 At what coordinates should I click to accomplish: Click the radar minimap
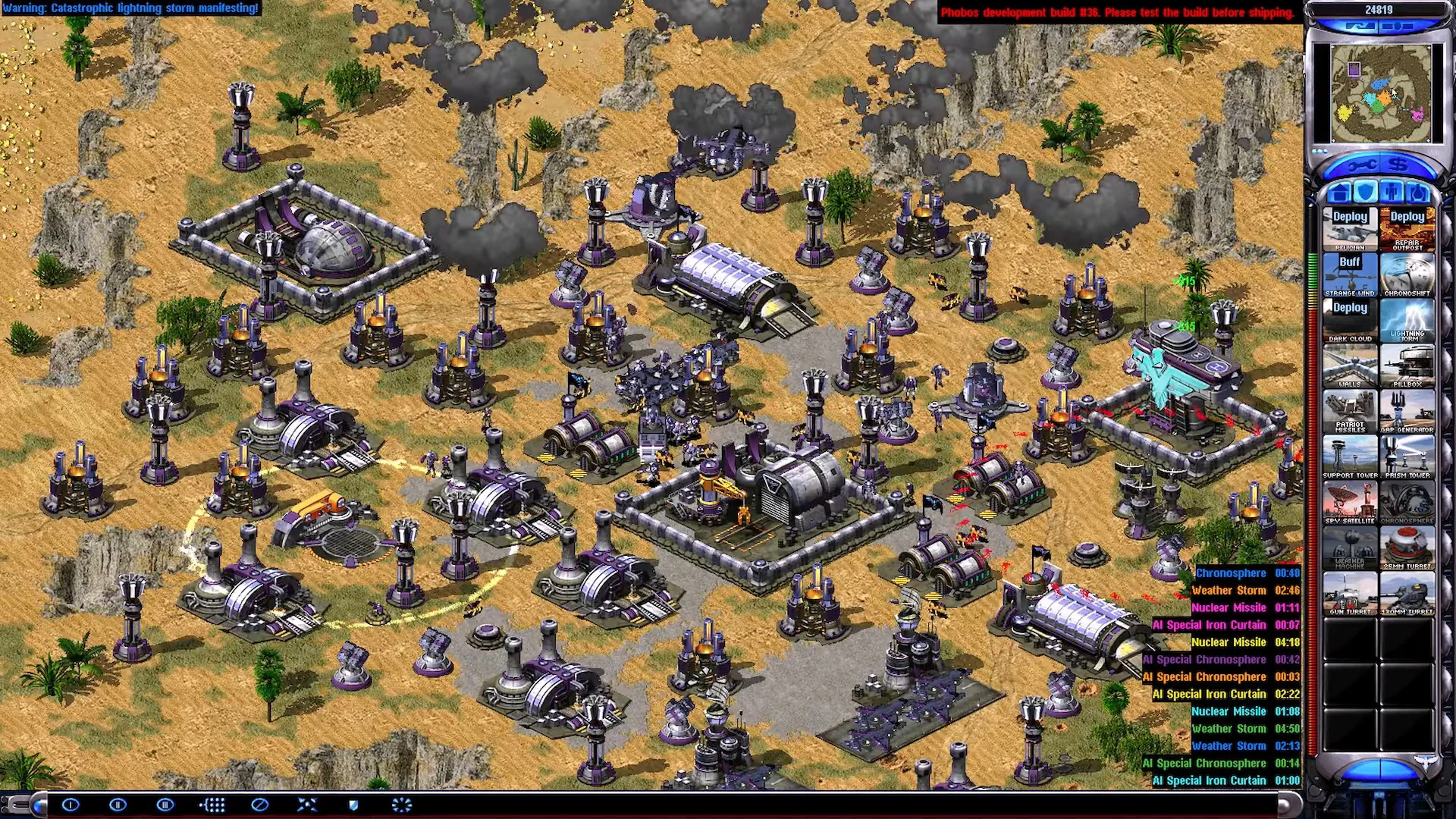tap(1381, 93)
